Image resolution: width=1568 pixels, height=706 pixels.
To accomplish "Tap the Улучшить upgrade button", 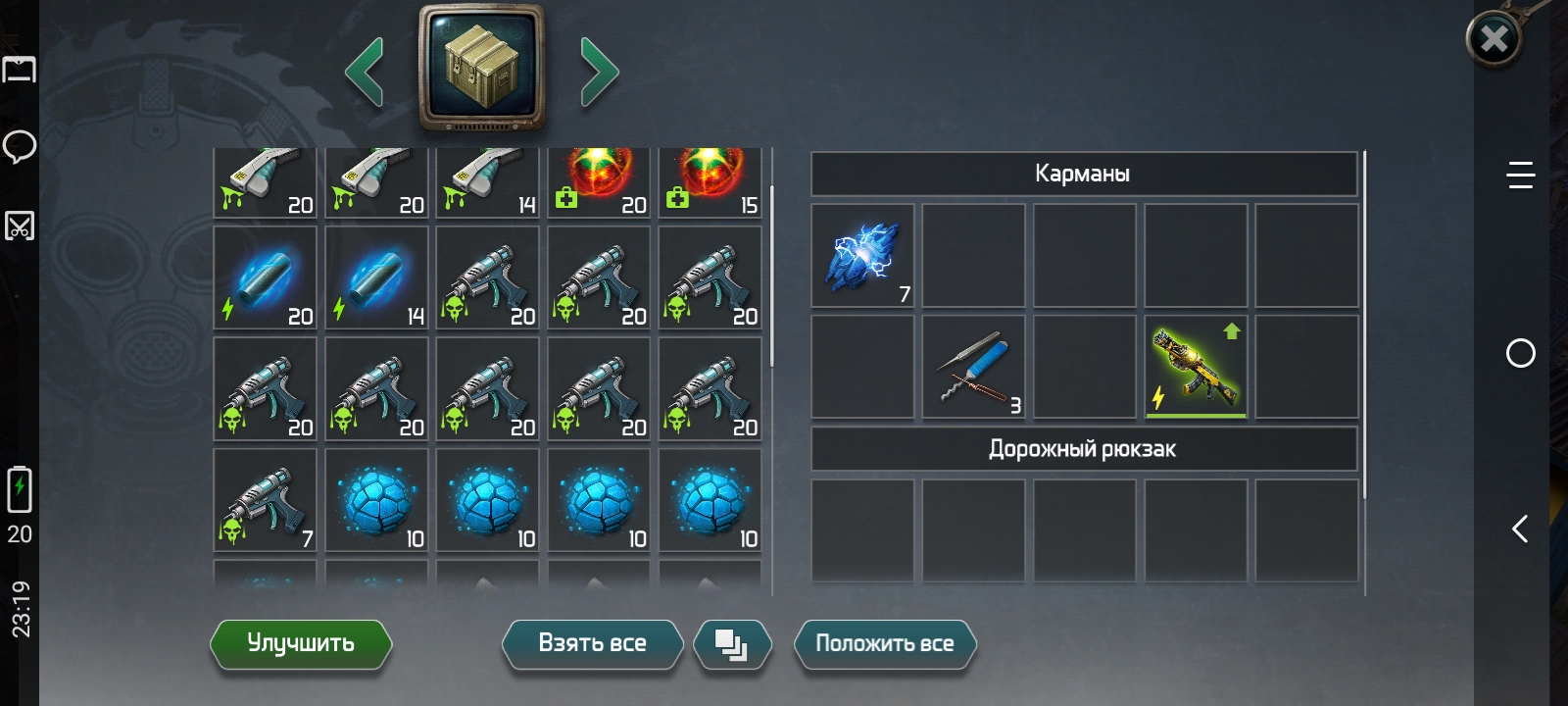I will pos(301,644).
